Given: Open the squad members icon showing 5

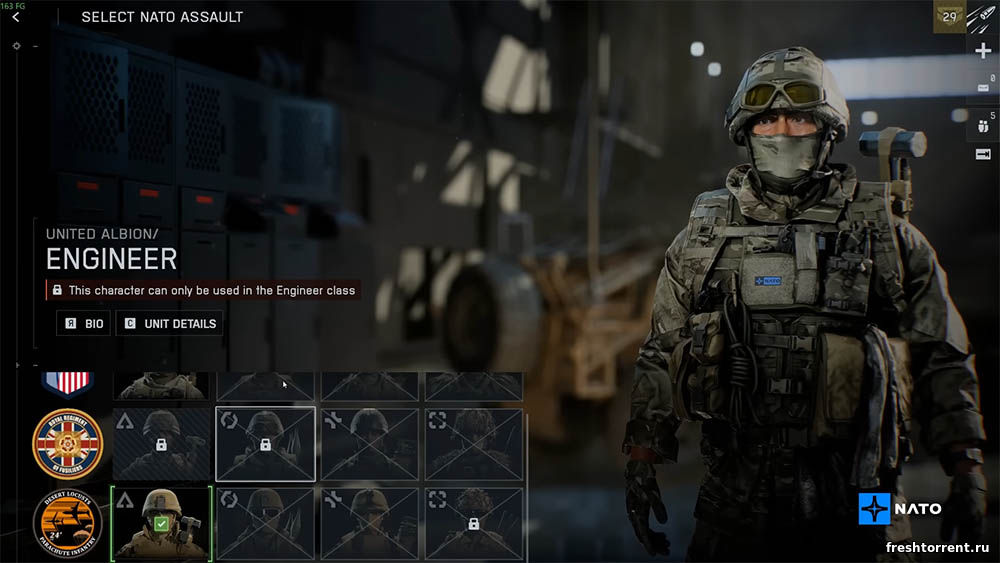Looking at the screenshot, I should 981,126.
